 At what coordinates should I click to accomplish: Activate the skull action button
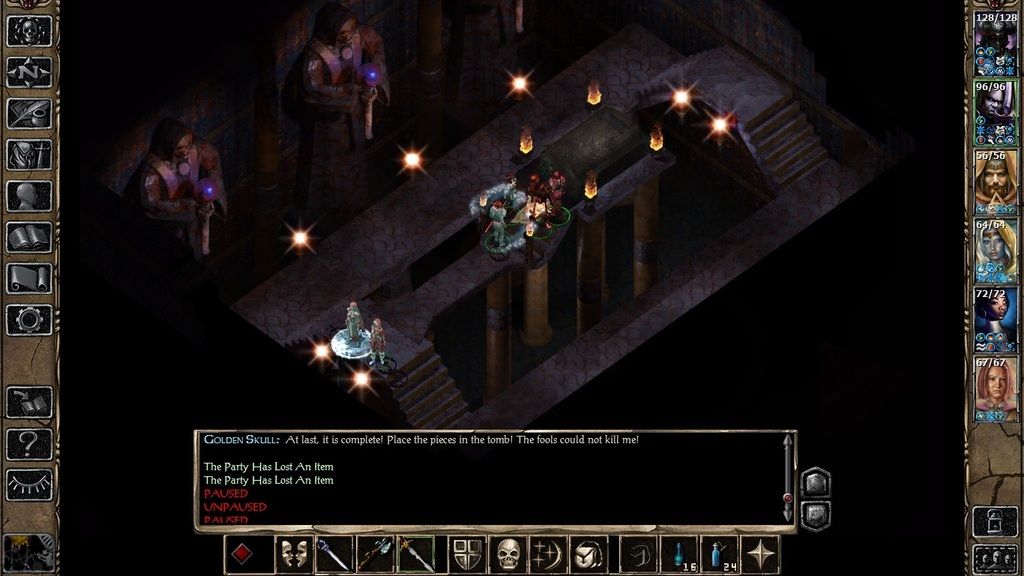(510, 555)
